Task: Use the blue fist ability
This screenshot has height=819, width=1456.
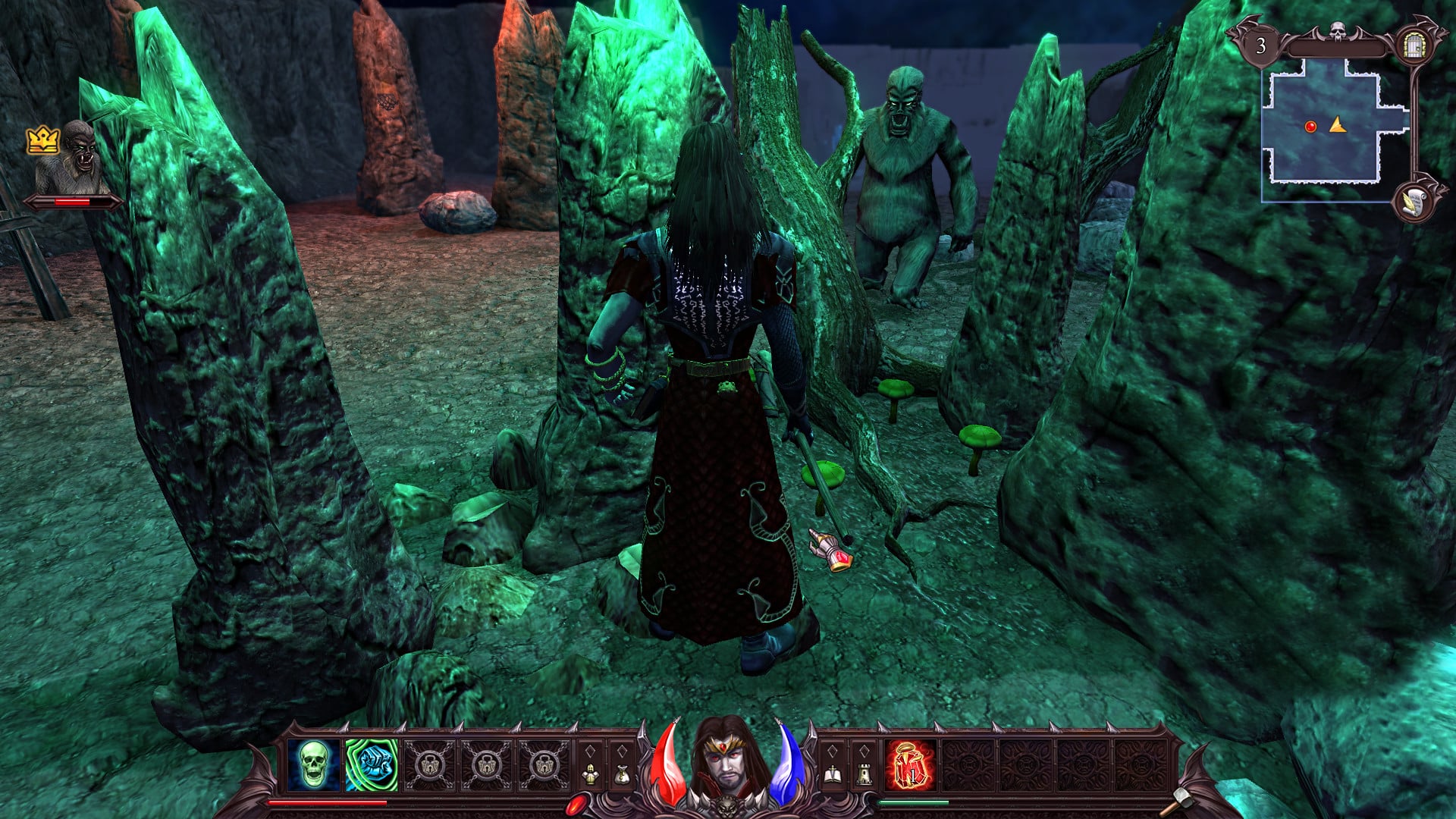Action: point(372,764)
